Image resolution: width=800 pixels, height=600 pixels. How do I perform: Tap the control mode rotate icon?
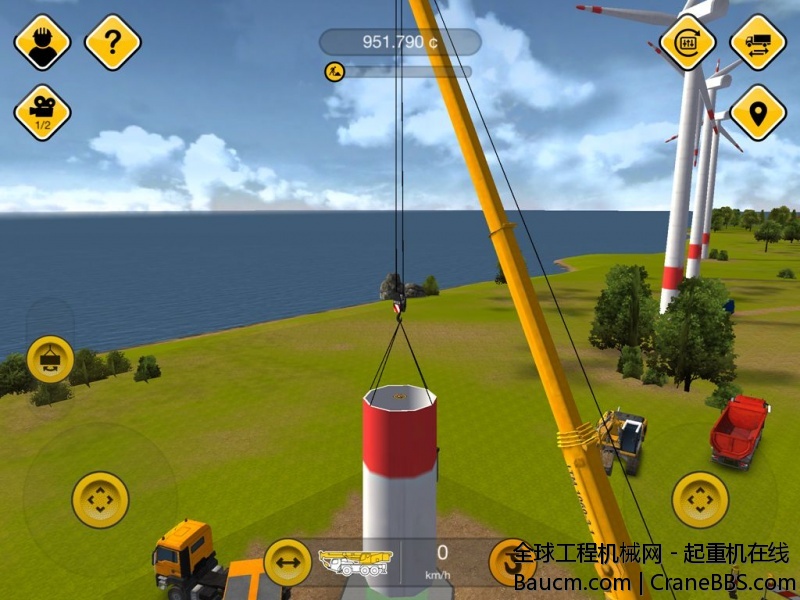688,42
